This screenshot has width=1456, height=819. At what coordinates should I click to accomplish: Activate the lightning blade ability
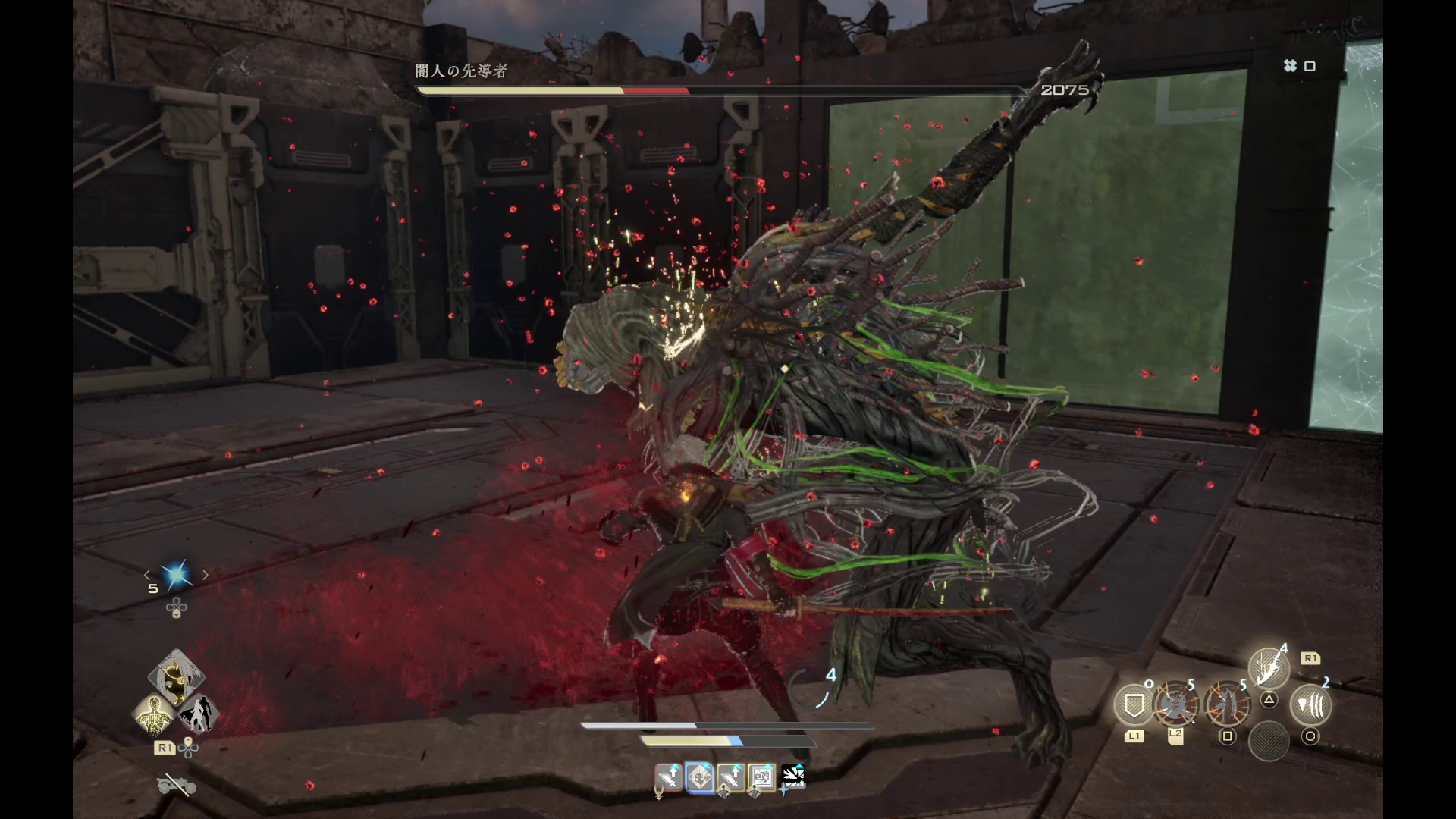coord(1269,668)
